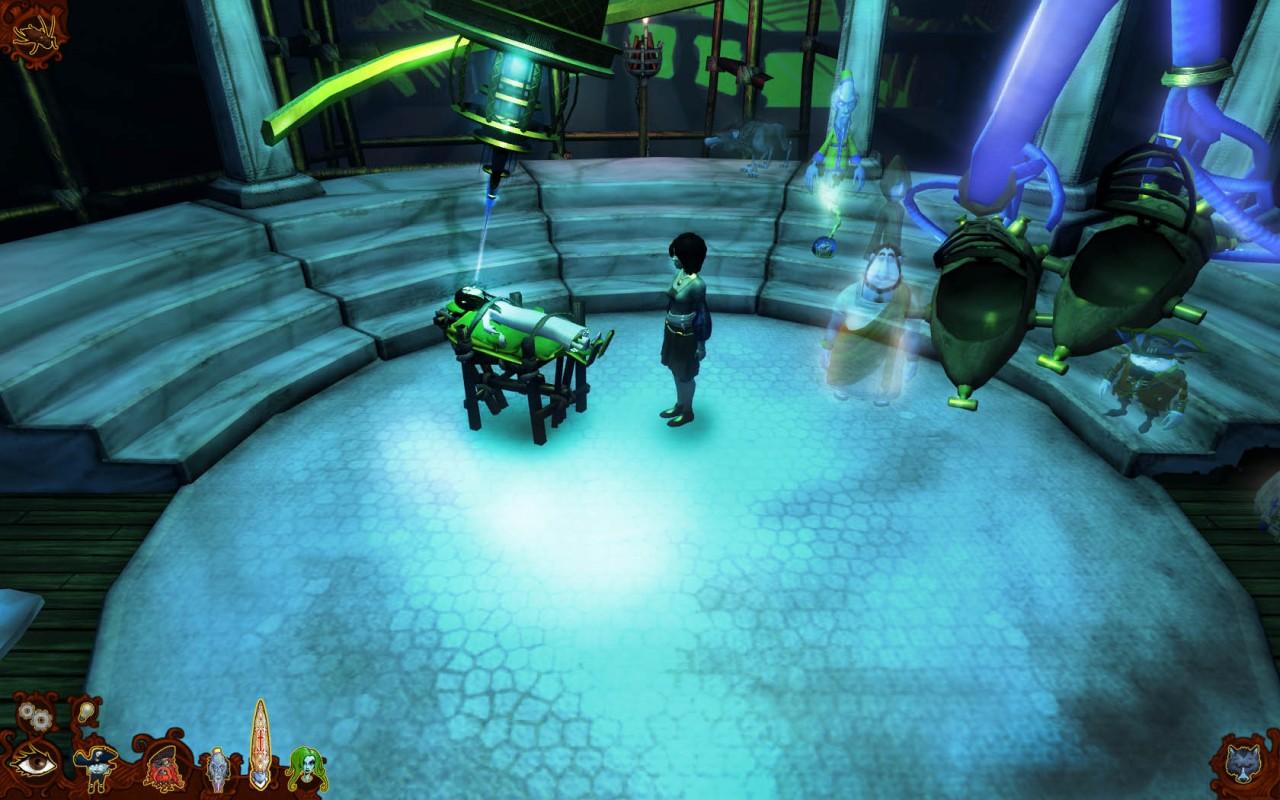Pick the tall sarcophagus item icon
The image size is (1280, 800).
(260, 745)
